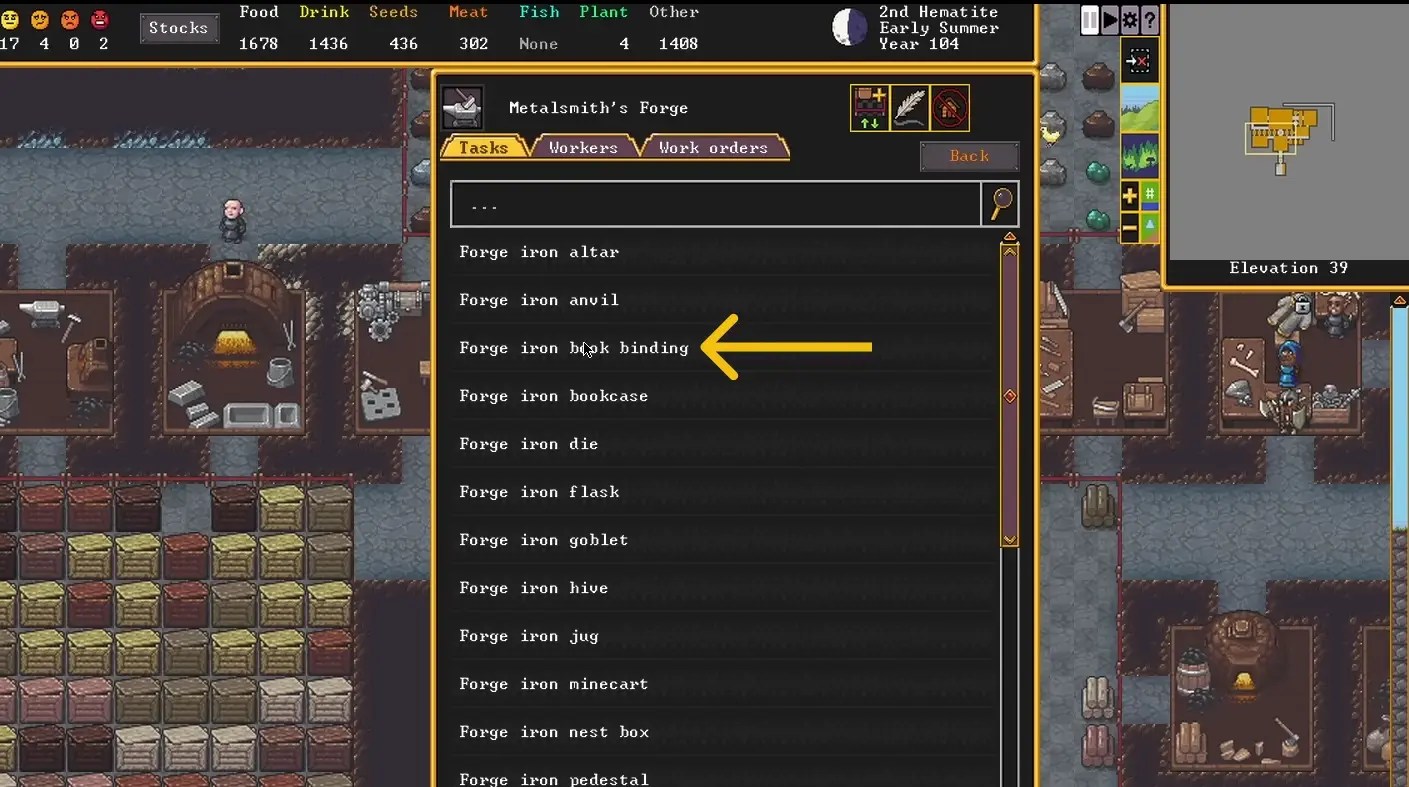Viewport: 1409px width, 787px height.
Task: Click the task list scrollbar thumb
Action: (x=1009, y=396)
